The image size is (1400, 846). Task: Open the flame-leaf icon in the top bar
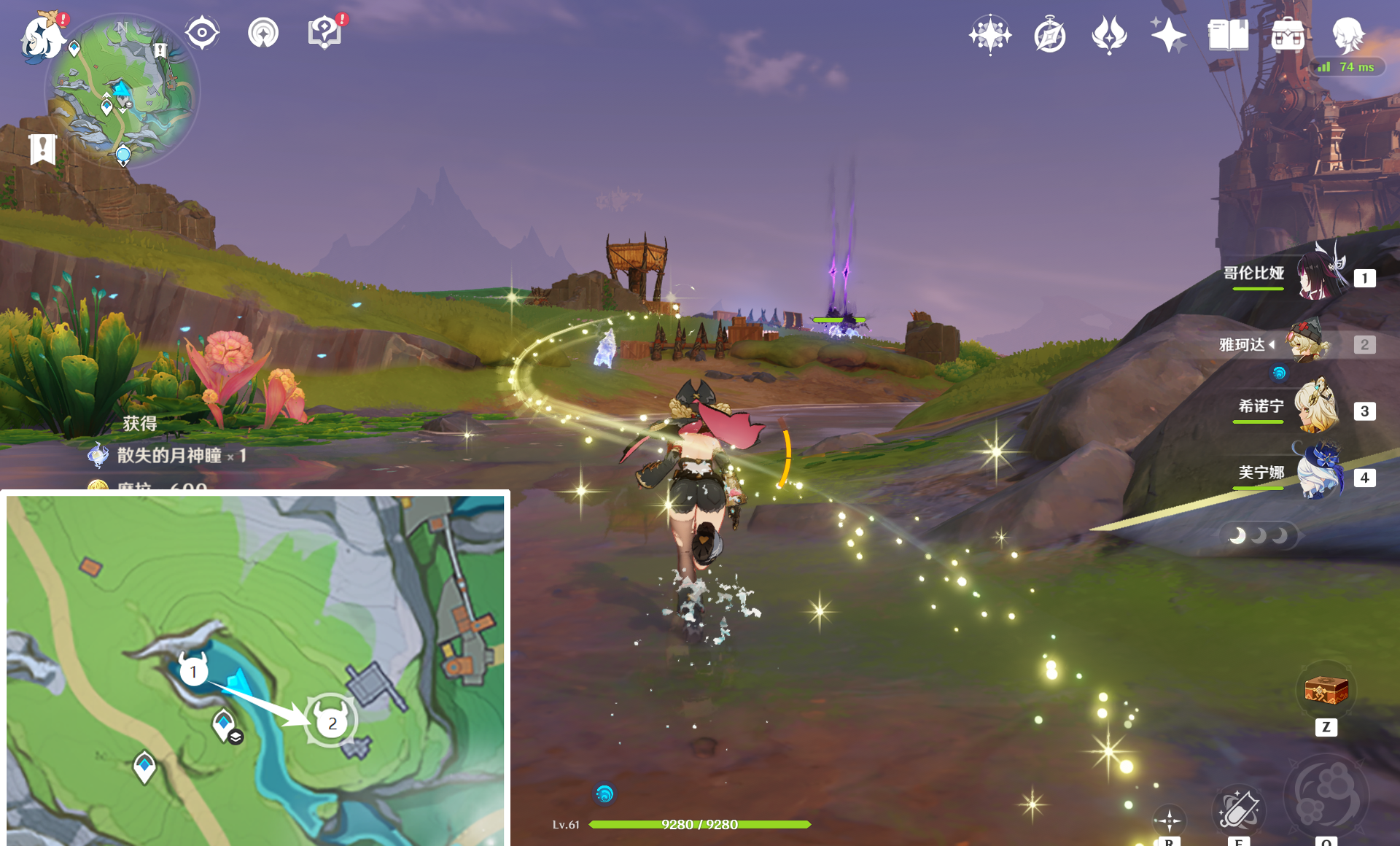[1109, 35]
